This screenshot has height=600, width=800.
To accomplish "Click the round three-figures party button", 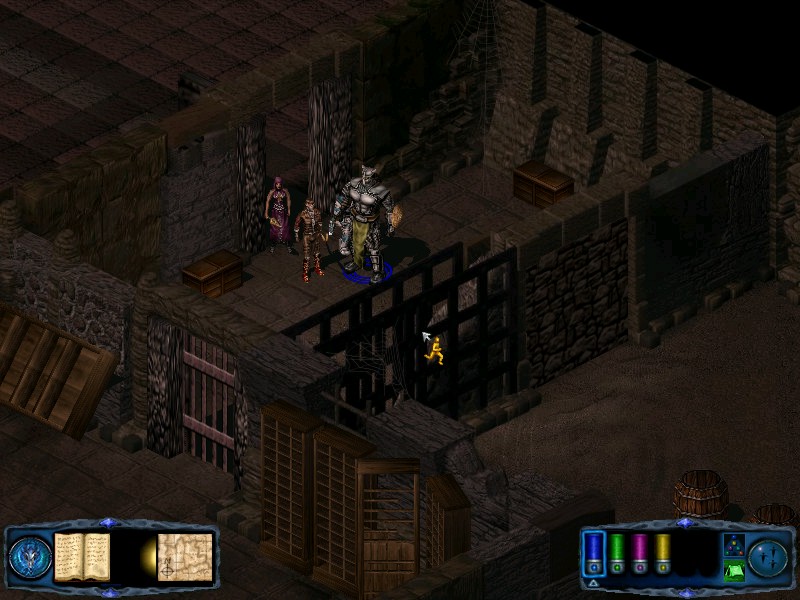I will tap(769, 556).
